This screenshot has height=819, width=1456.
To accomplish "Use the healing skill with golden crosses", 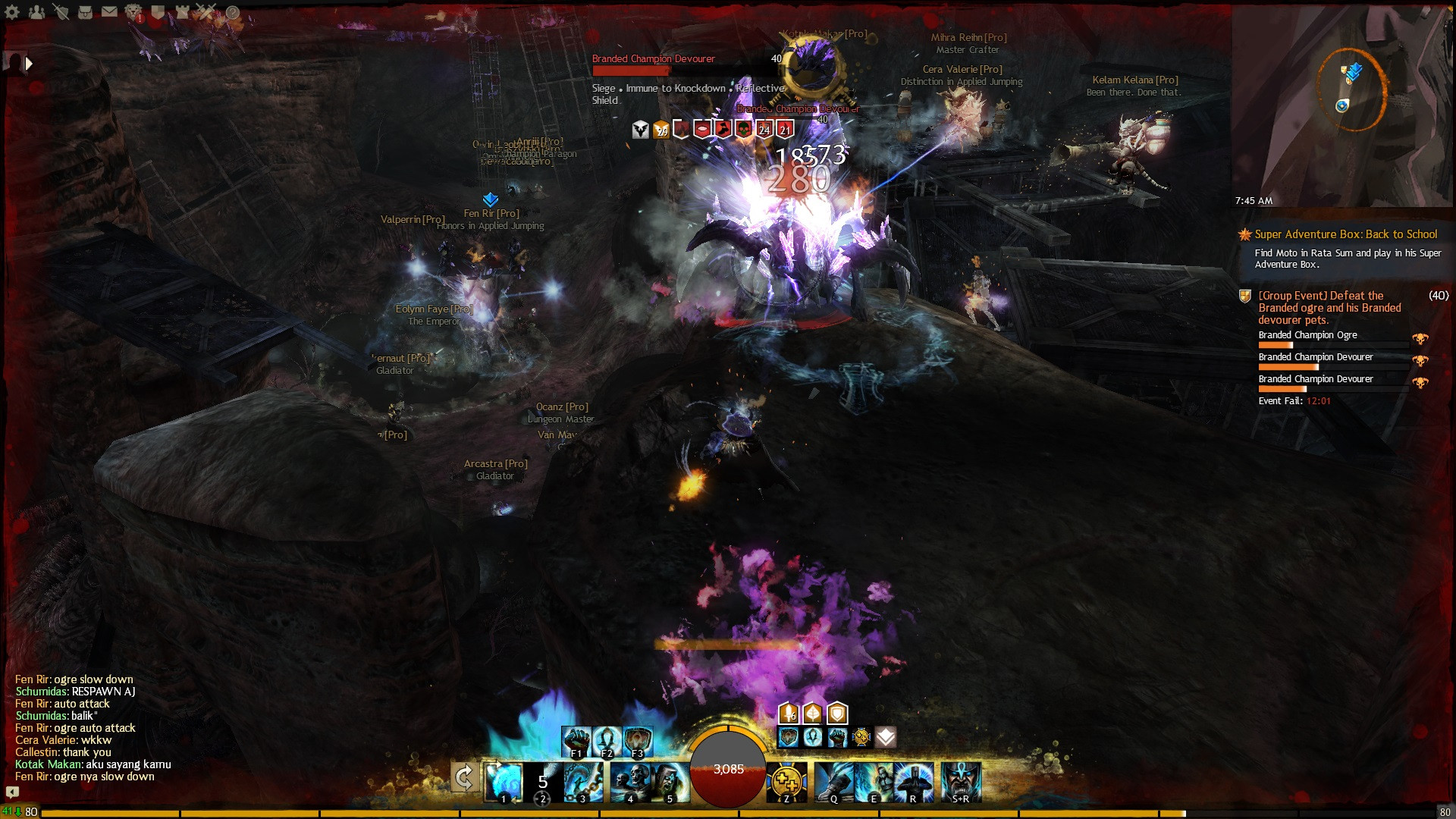I will point(786,781).
